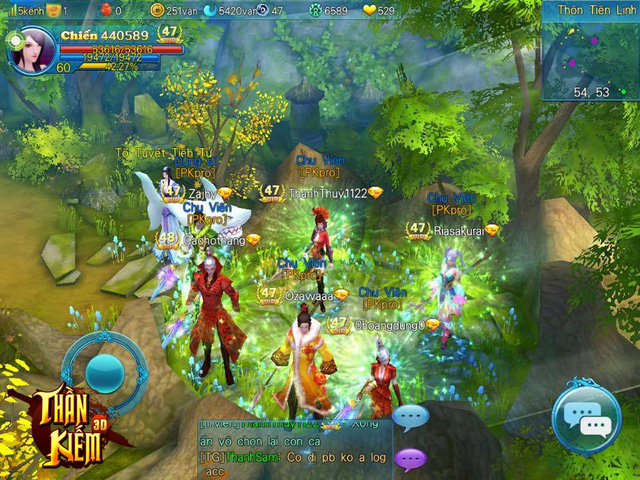The height and width of the screenshot is (480, 640).
Task: Open the character portrait profile
Action: pyautogui.click(x=32, y=50)
